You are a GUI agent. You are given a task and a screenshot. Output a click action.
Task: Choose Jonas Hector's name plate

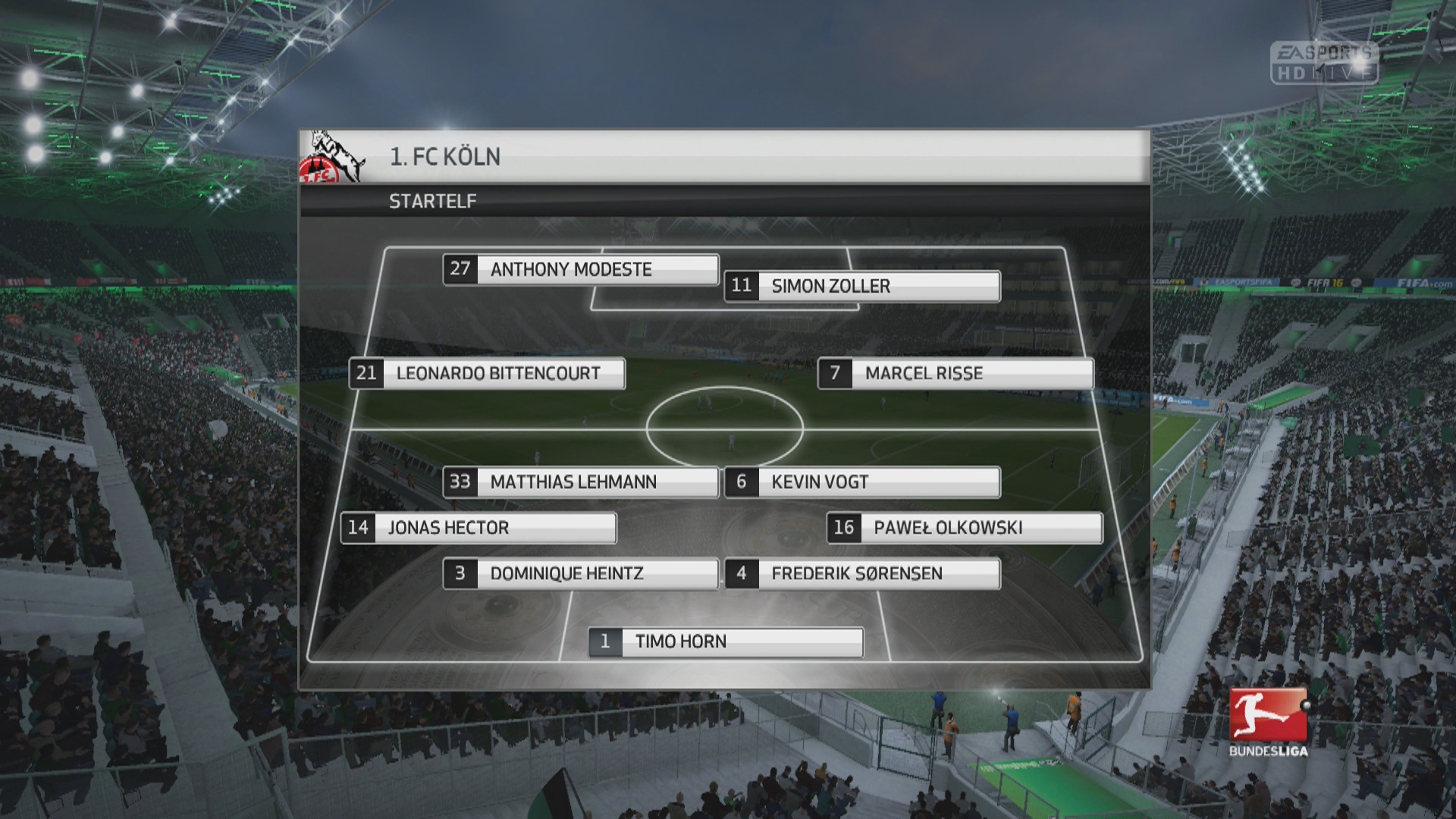tap(479, 528)
